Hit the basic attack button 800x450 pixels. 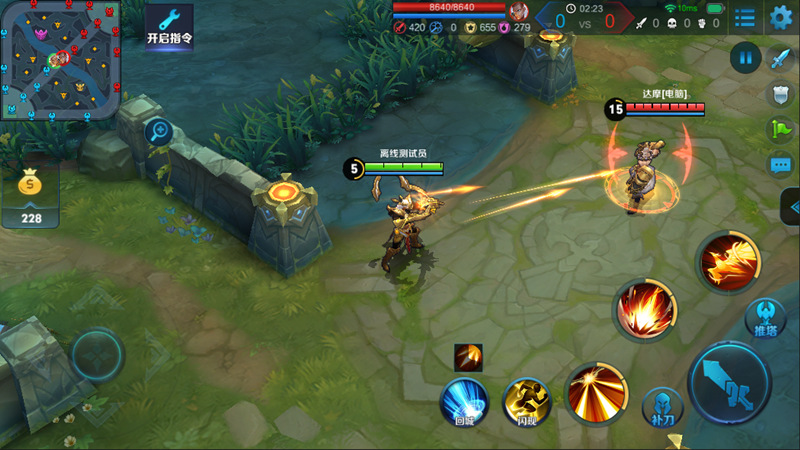point(730,383)
